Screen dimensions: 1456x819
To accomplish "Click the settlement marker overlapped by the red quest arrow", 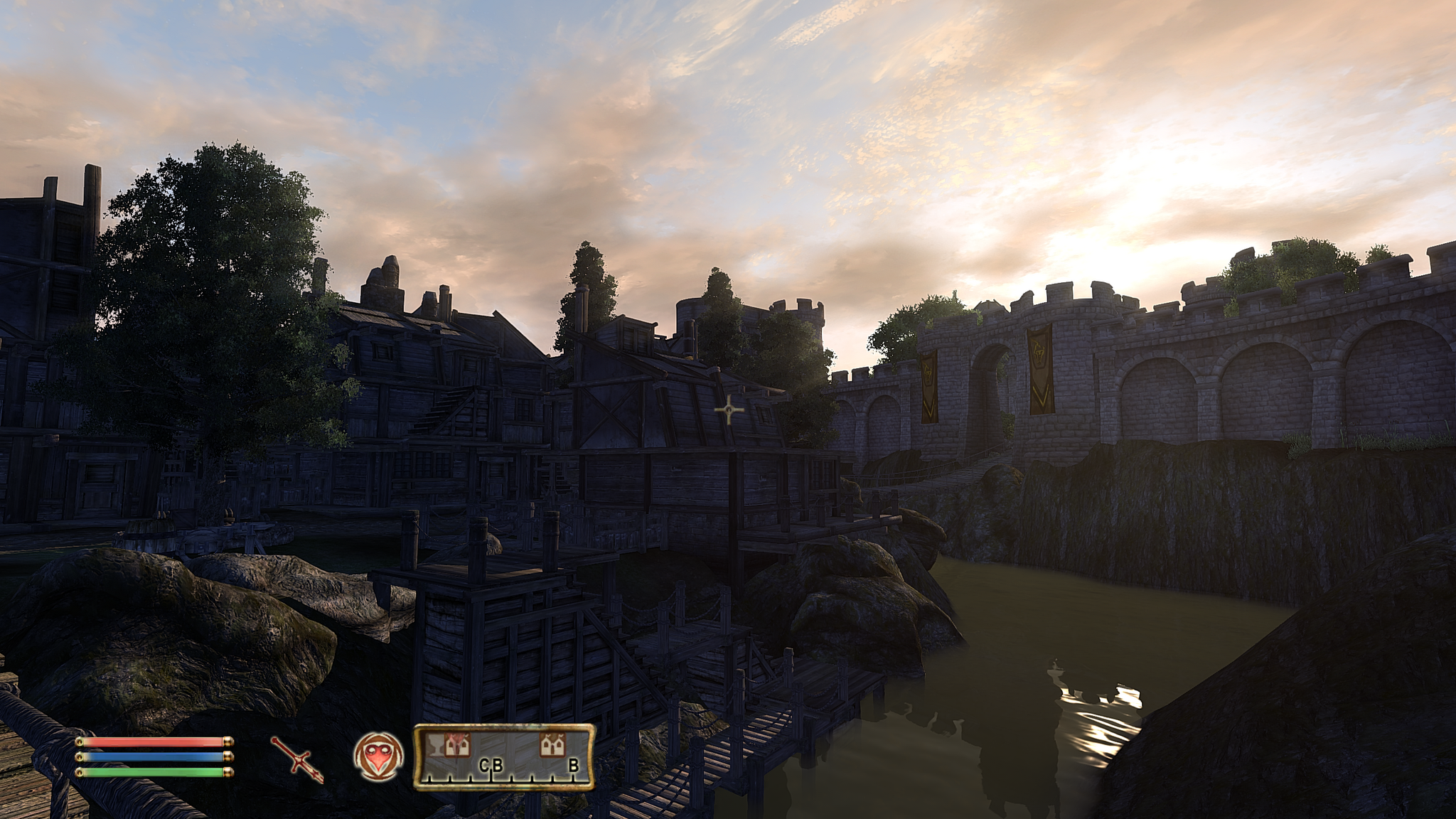I will 457,744.
